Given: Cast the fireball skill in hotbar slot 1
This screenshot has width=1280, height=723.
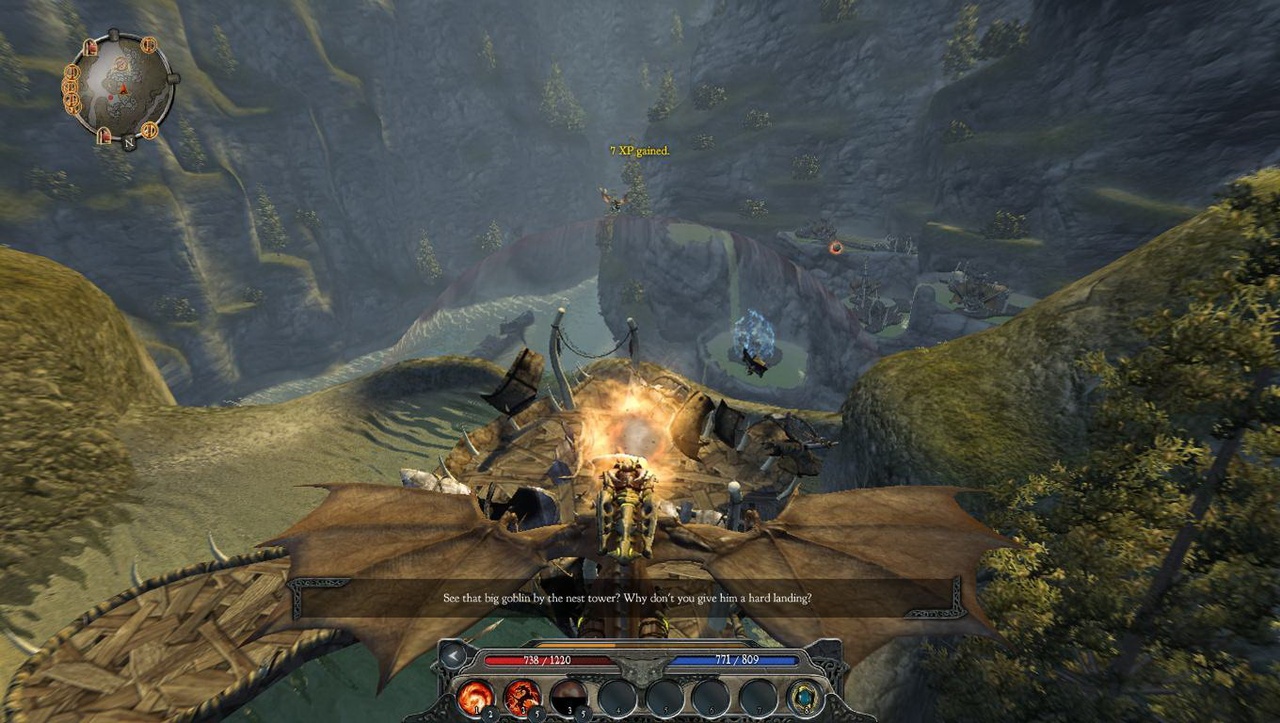Looking at the screenshot, I should pos(475,697).
